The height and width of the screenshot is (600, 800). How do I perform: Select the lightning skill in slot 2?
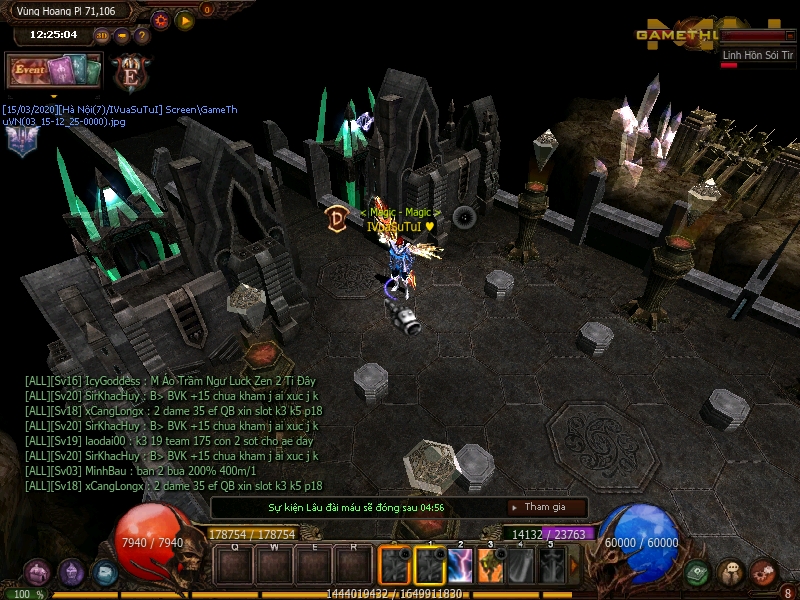point(461,566)
